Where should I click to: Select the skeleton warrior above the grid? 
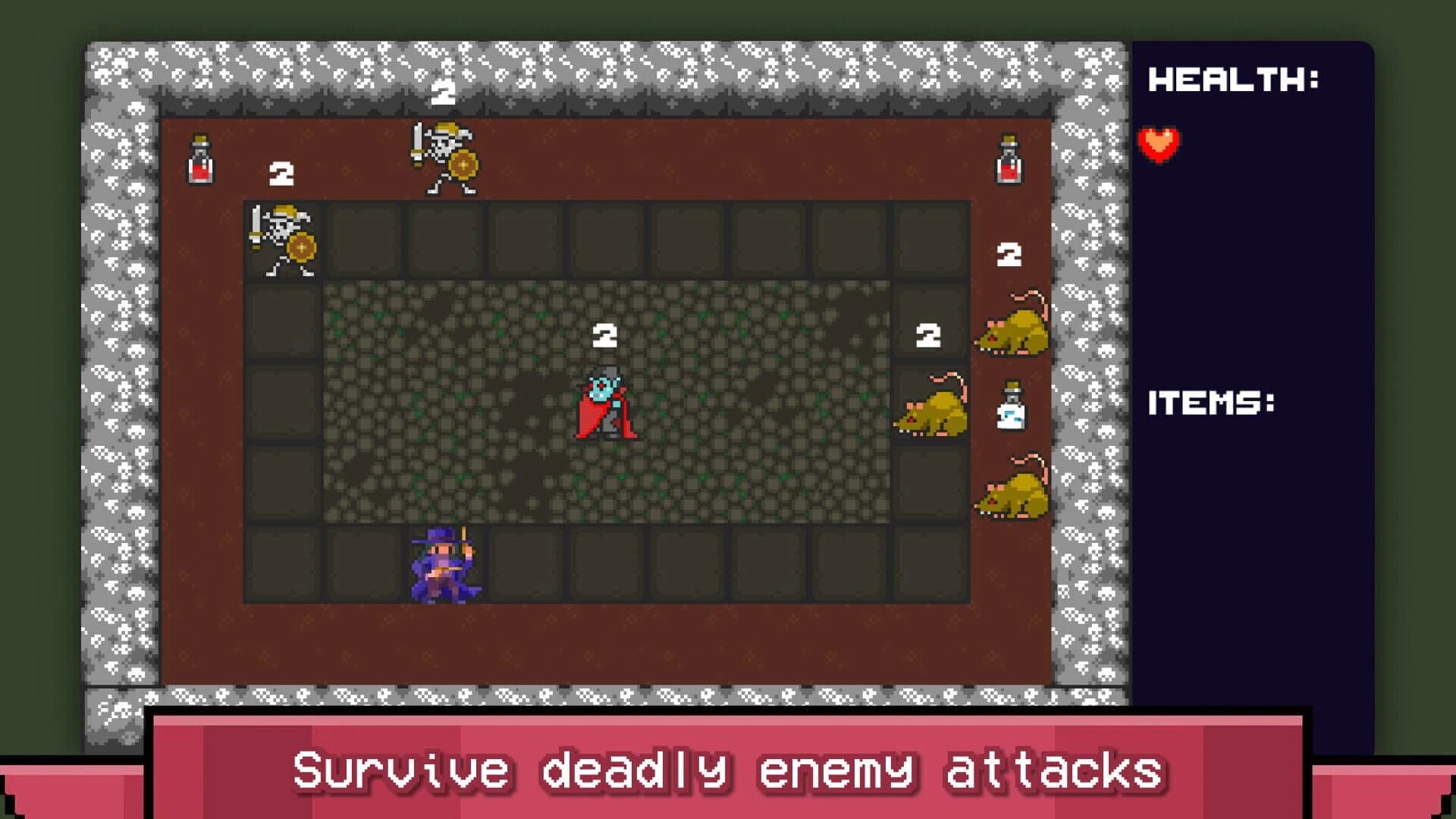(444, 155)
